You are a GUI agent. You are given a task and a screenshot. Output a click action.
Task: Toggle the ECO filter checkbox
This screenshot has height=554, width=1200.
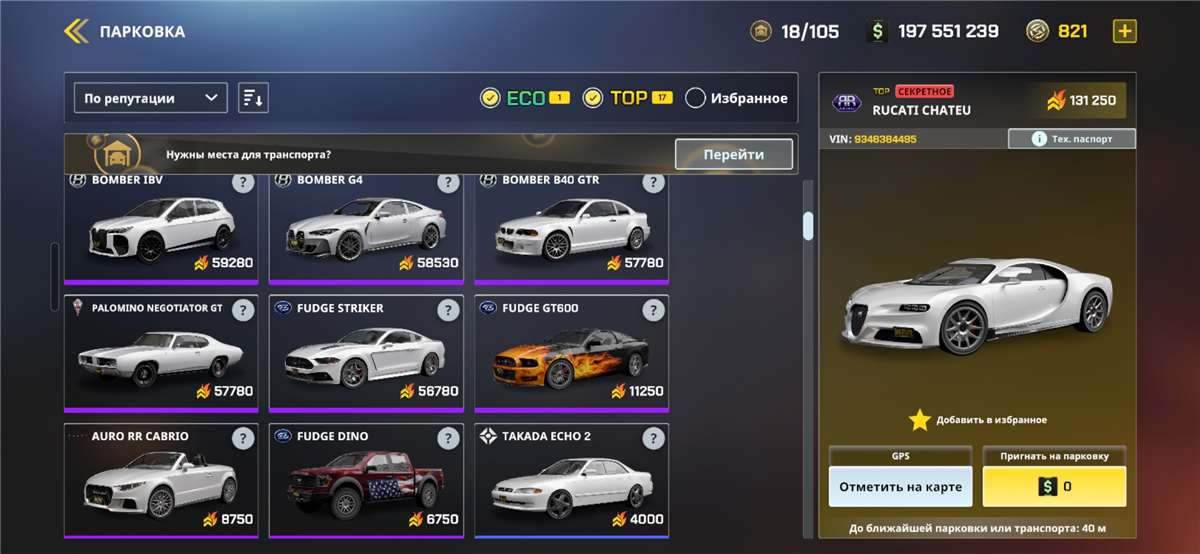[490, 98]
